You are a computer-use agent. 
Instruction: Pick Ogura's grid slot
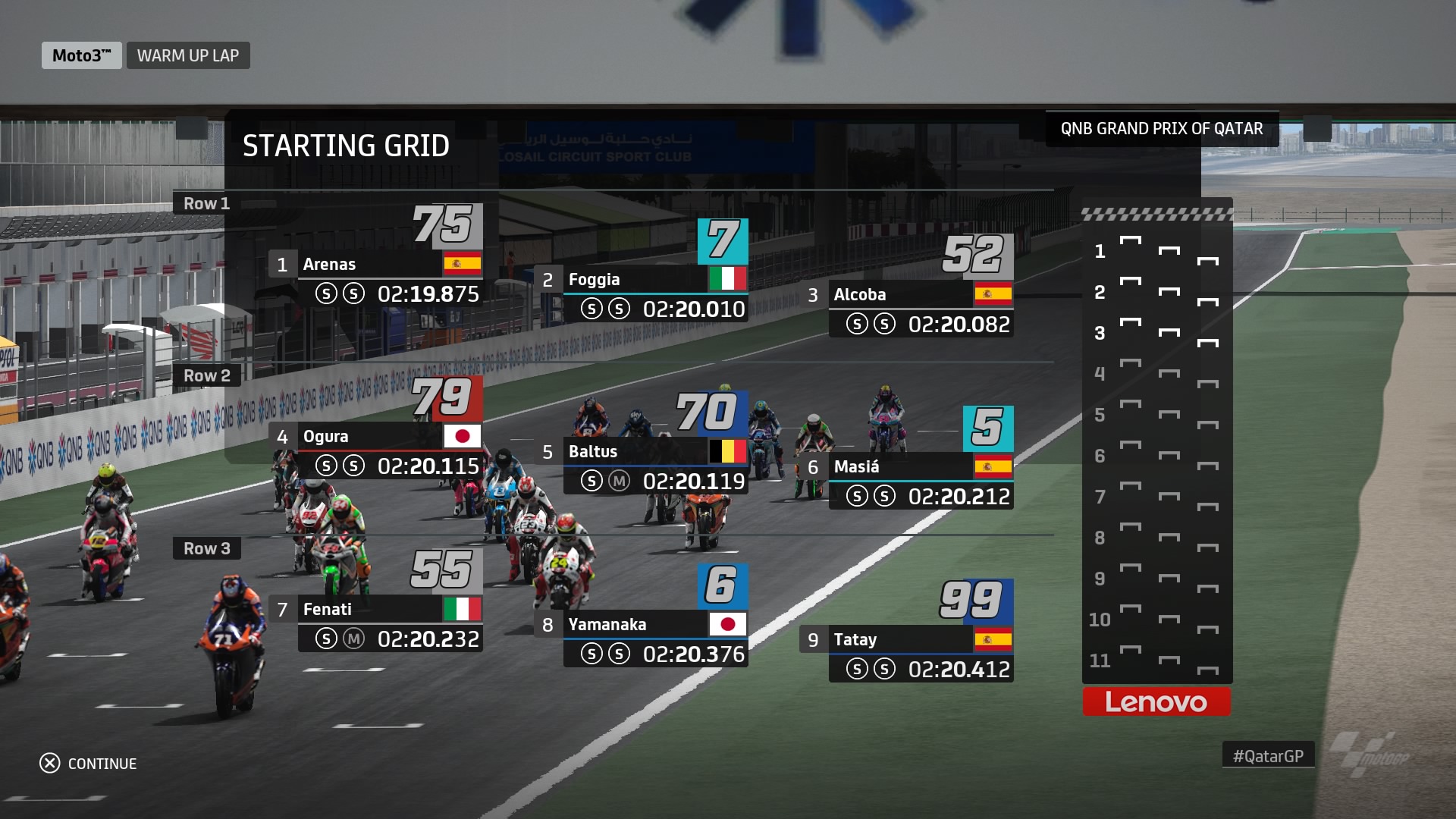[x=375, y=437]
